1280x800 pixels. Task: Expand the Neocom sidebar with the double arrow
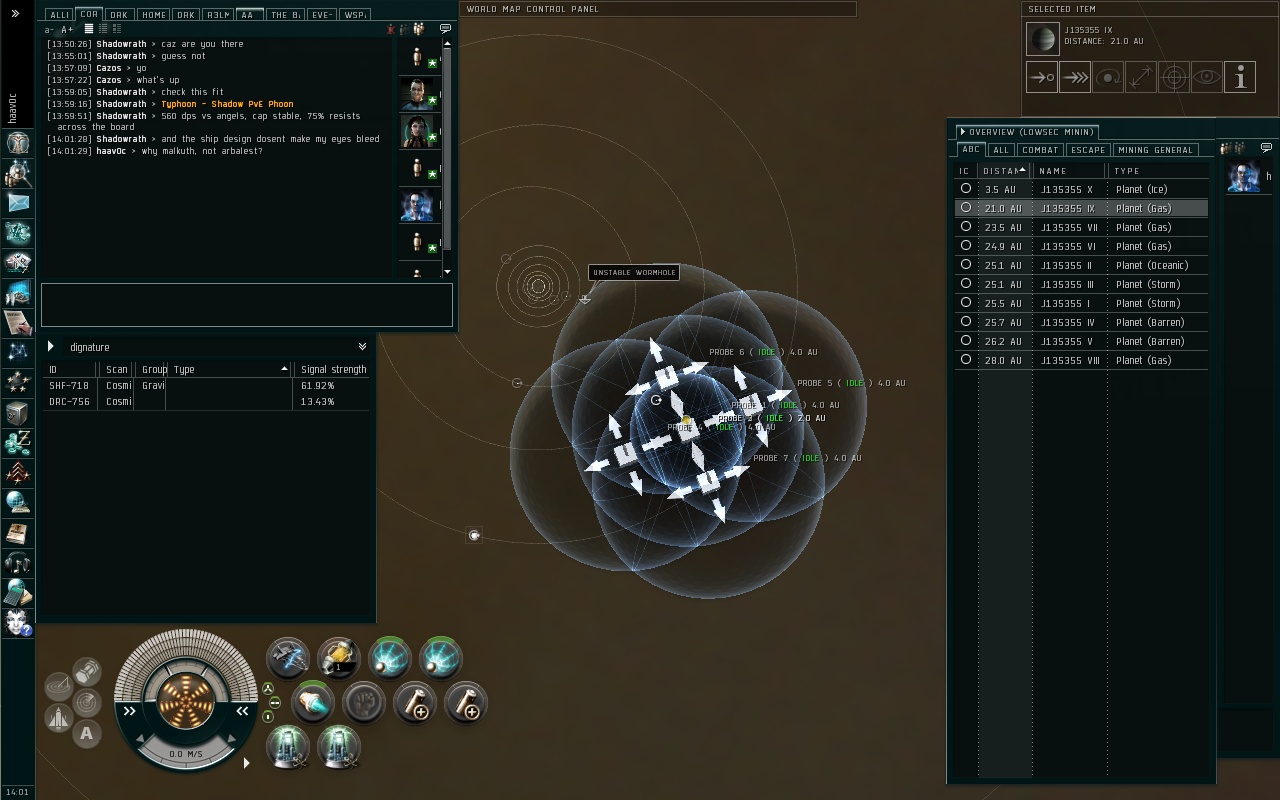pos(15,14)
